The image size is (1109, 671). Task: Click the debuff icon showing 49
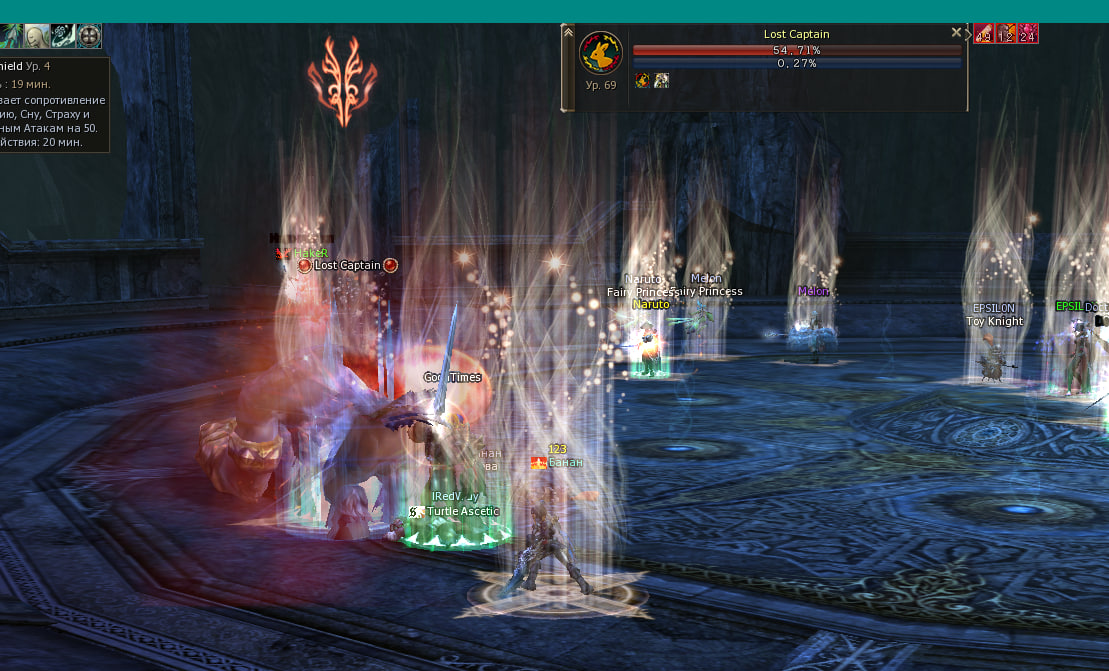tap(983, 34)
